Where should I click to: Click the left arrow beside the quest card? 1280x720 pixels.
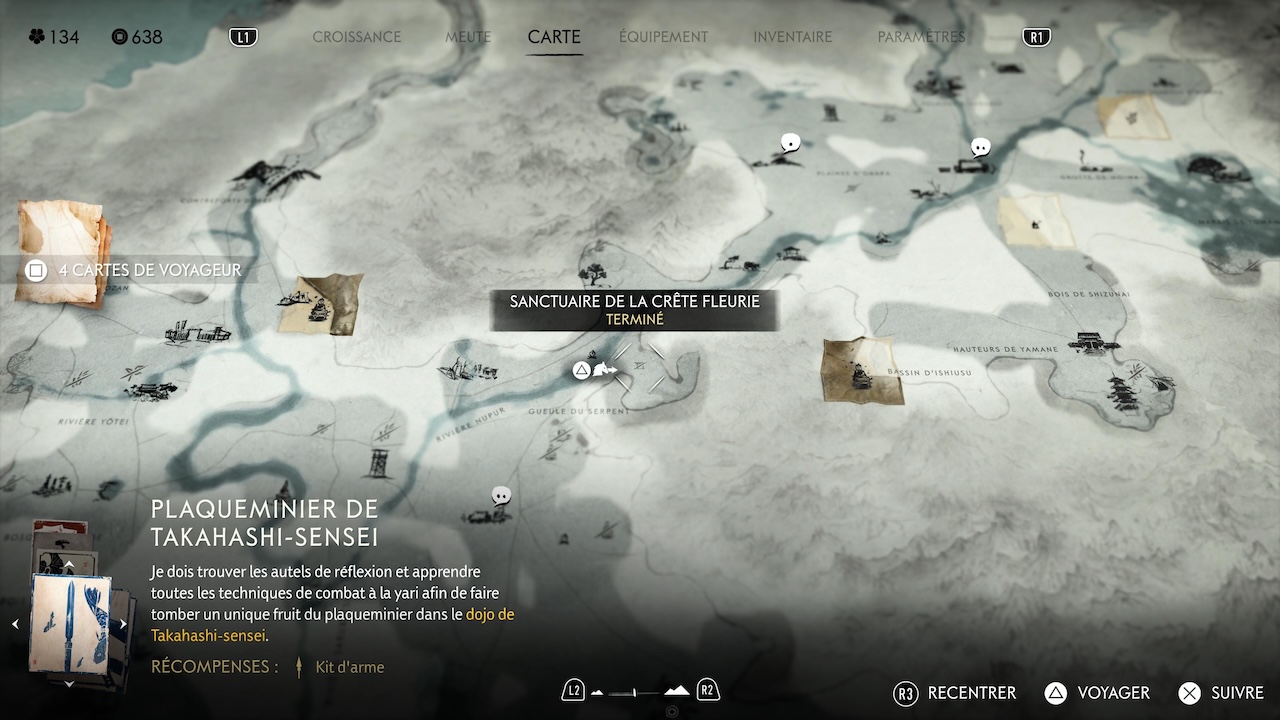(x=15, y=624)
